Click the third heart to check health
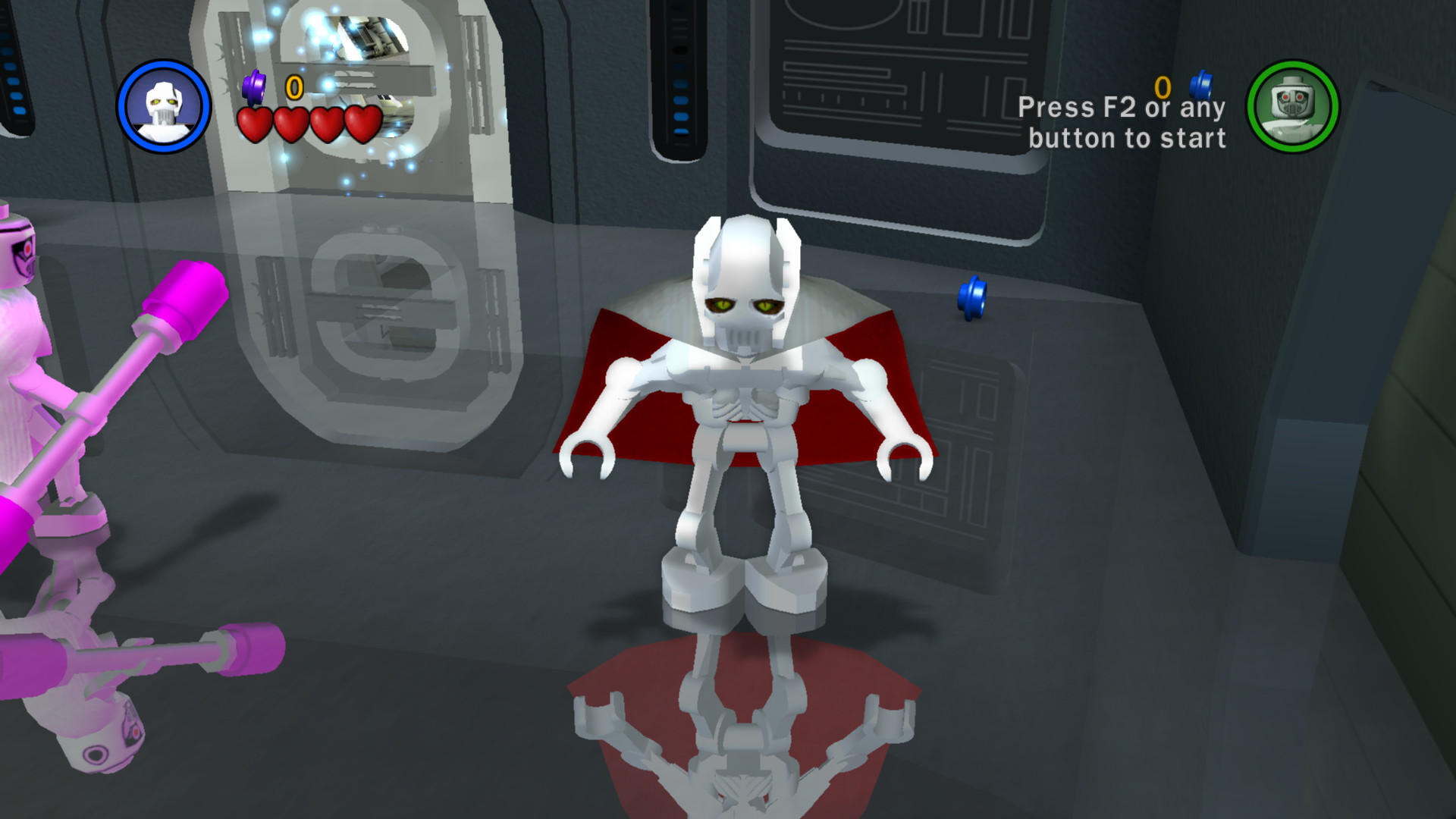This screenshot has height=819, width=1456. point(325,124)
